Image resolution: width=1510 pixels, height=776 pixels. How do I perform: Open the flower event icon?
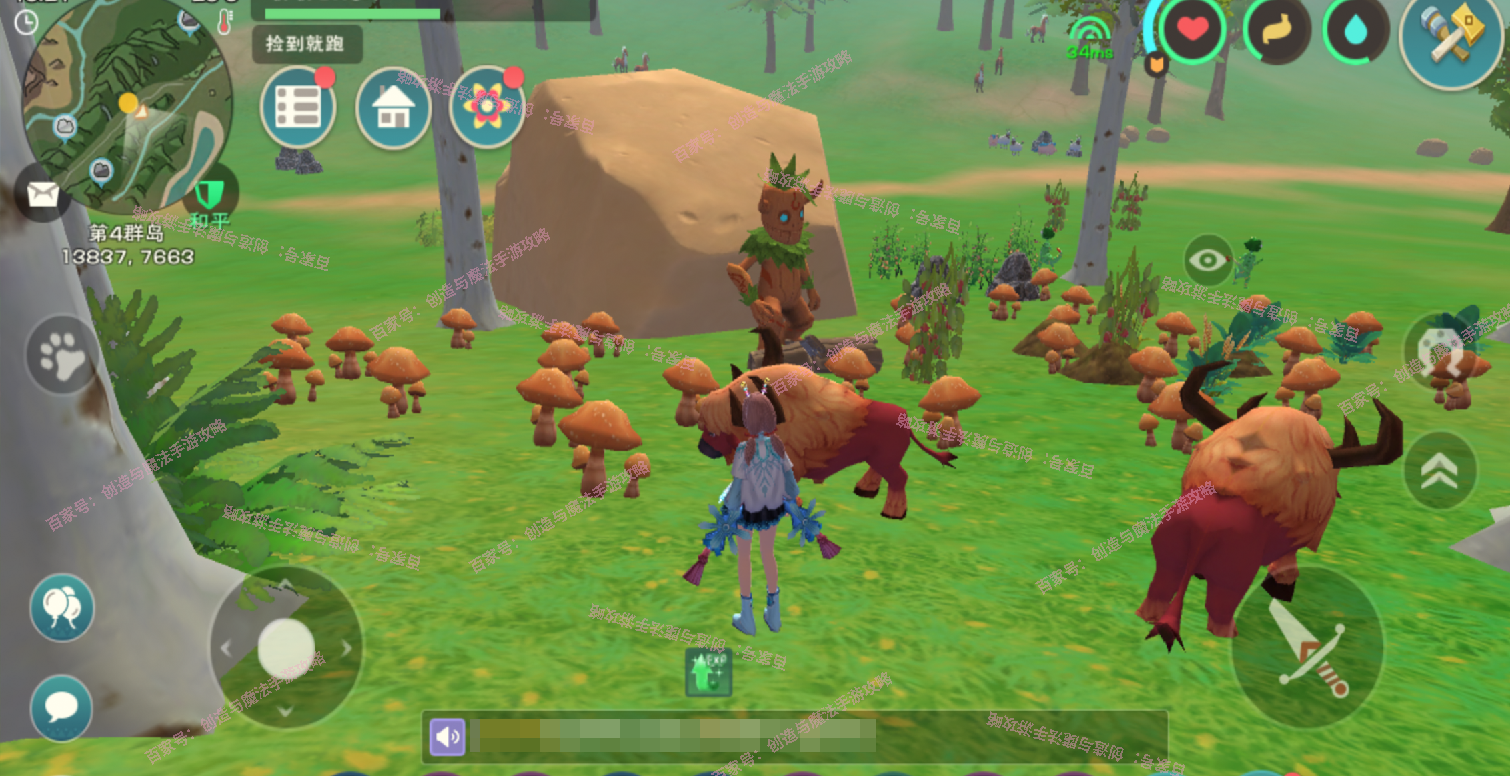click(x=487, y=106)
